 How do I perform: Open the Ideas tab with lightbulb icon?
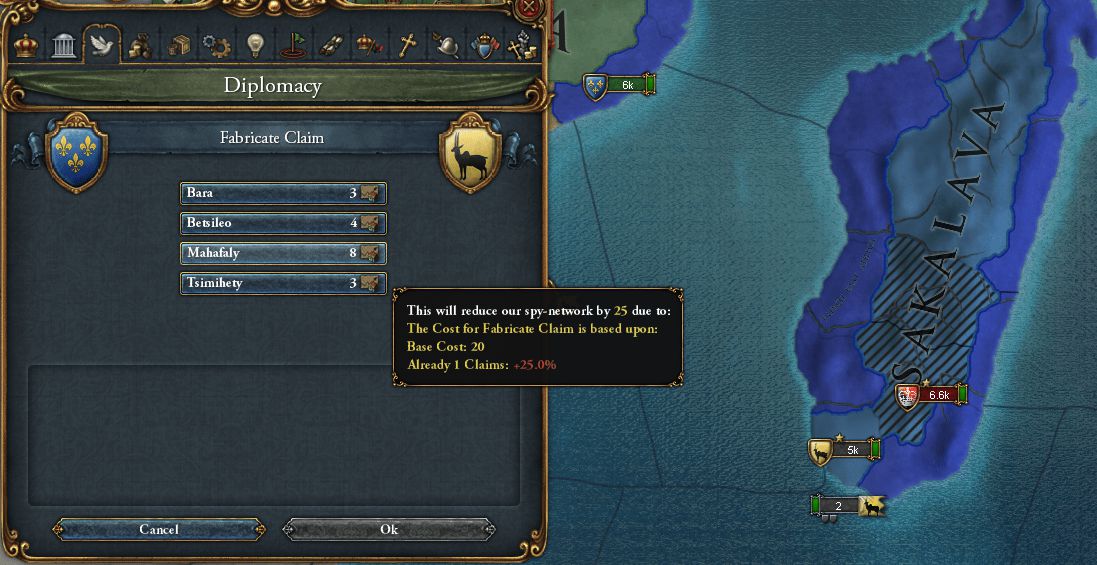click(255, 45)
